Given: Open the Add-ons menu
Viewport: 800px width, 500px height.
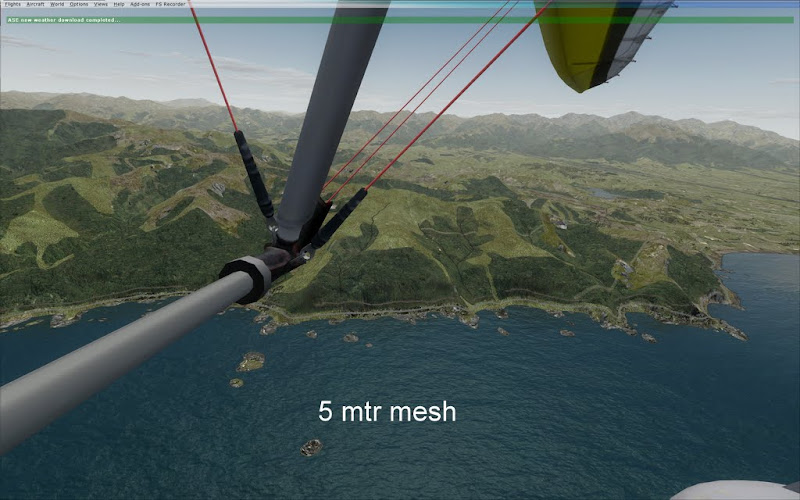Looking at the screenshot, I should pyautogui.click(x=139, y=5).
